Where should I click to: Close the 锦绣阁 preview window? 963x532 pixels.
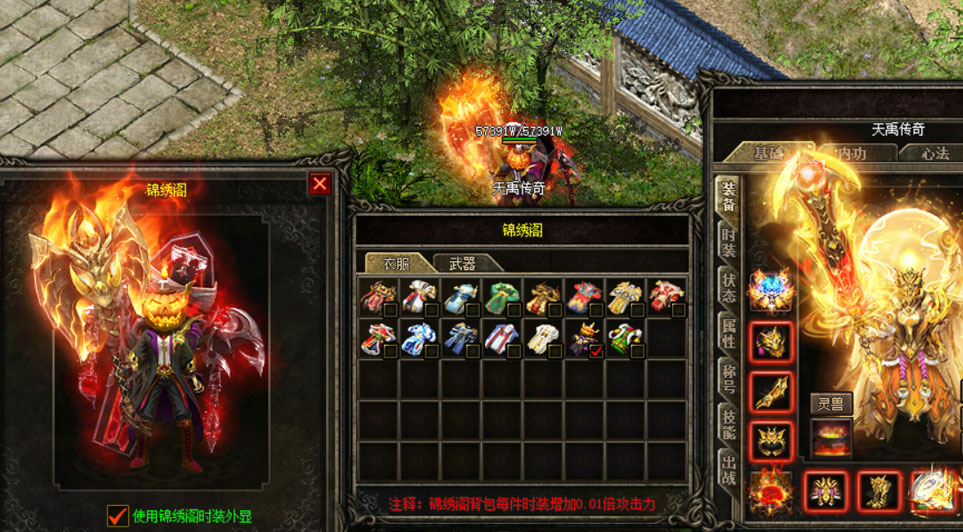point(319,184)
